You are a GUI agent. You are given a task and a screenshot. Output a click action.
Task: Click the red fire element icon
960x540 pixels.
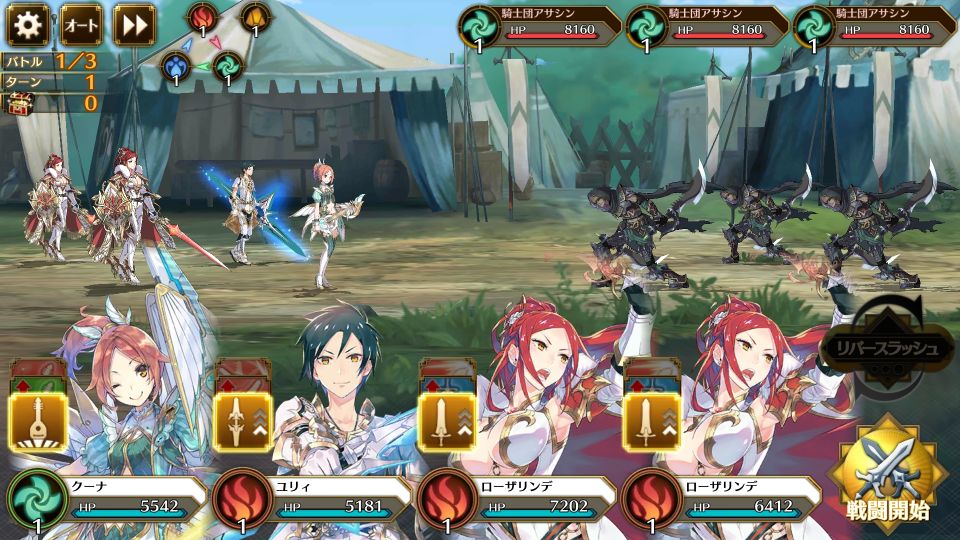point(203,18)
